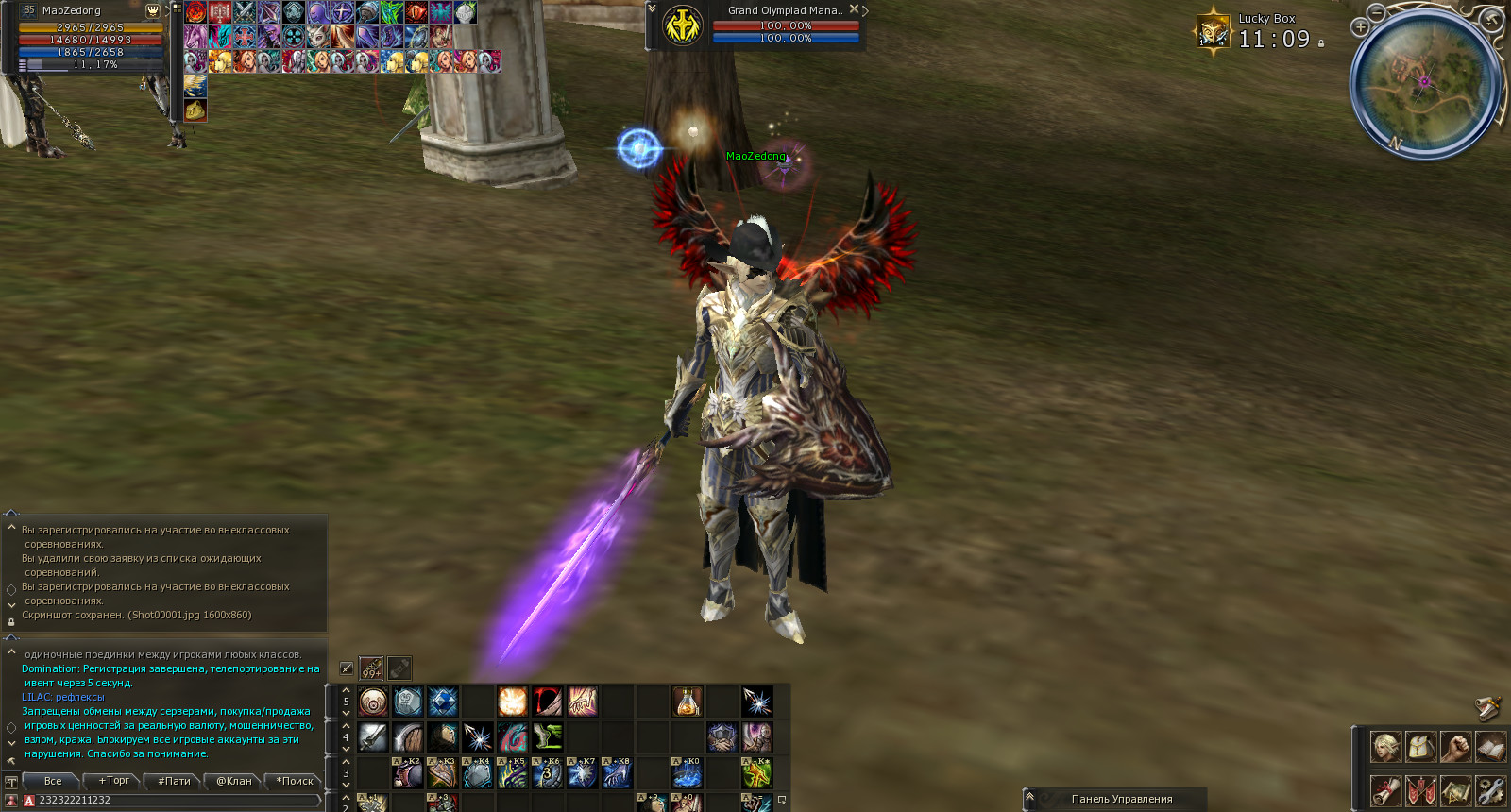Open the skills book icon
The width and height of the screenshot is (1511, 812).
[1490, 747]
